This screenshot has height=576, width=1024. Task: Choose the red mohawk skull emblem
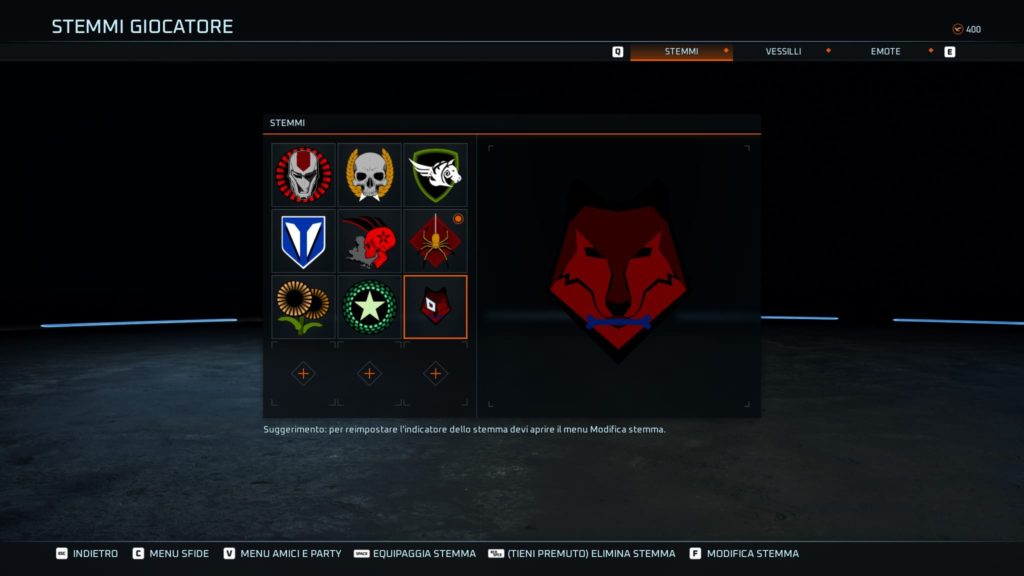369,241
